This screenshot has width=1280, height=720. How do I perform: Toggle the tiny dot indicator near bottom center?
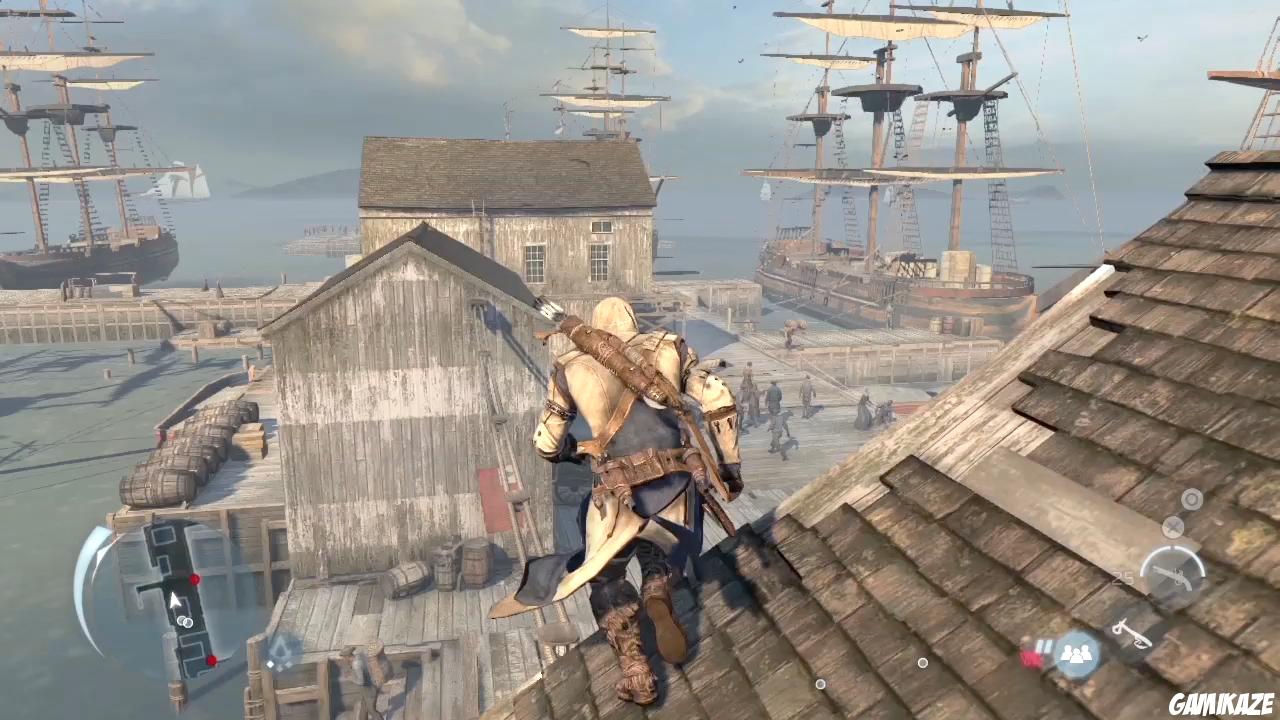tap(820, 684)
